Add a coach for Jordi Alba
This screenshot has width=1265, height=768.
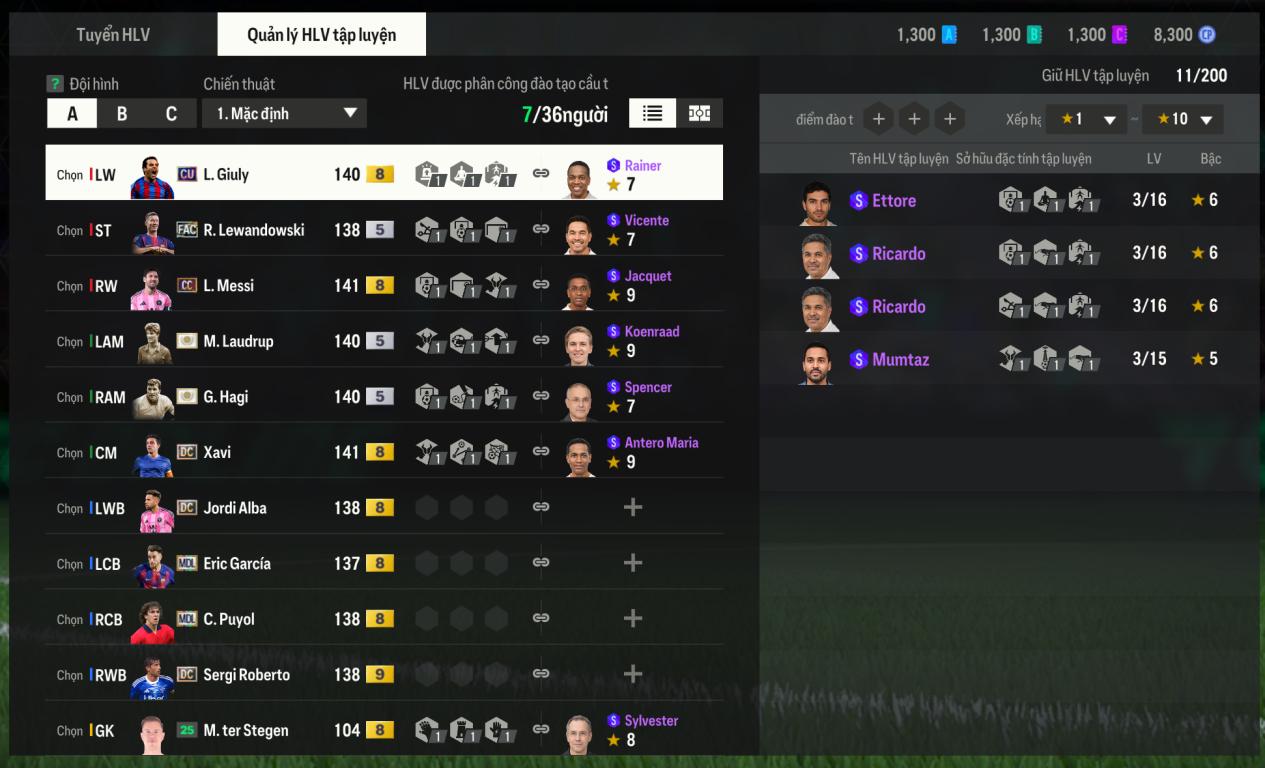click(x=632, y=508)
